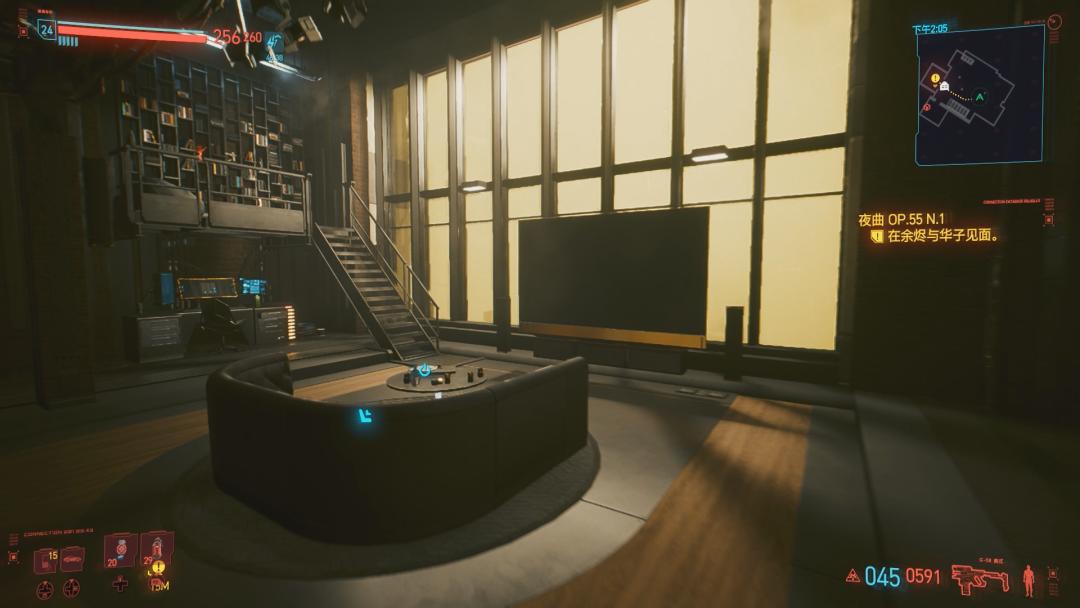Click the minimap in the corner

click(x=979, y=94)
